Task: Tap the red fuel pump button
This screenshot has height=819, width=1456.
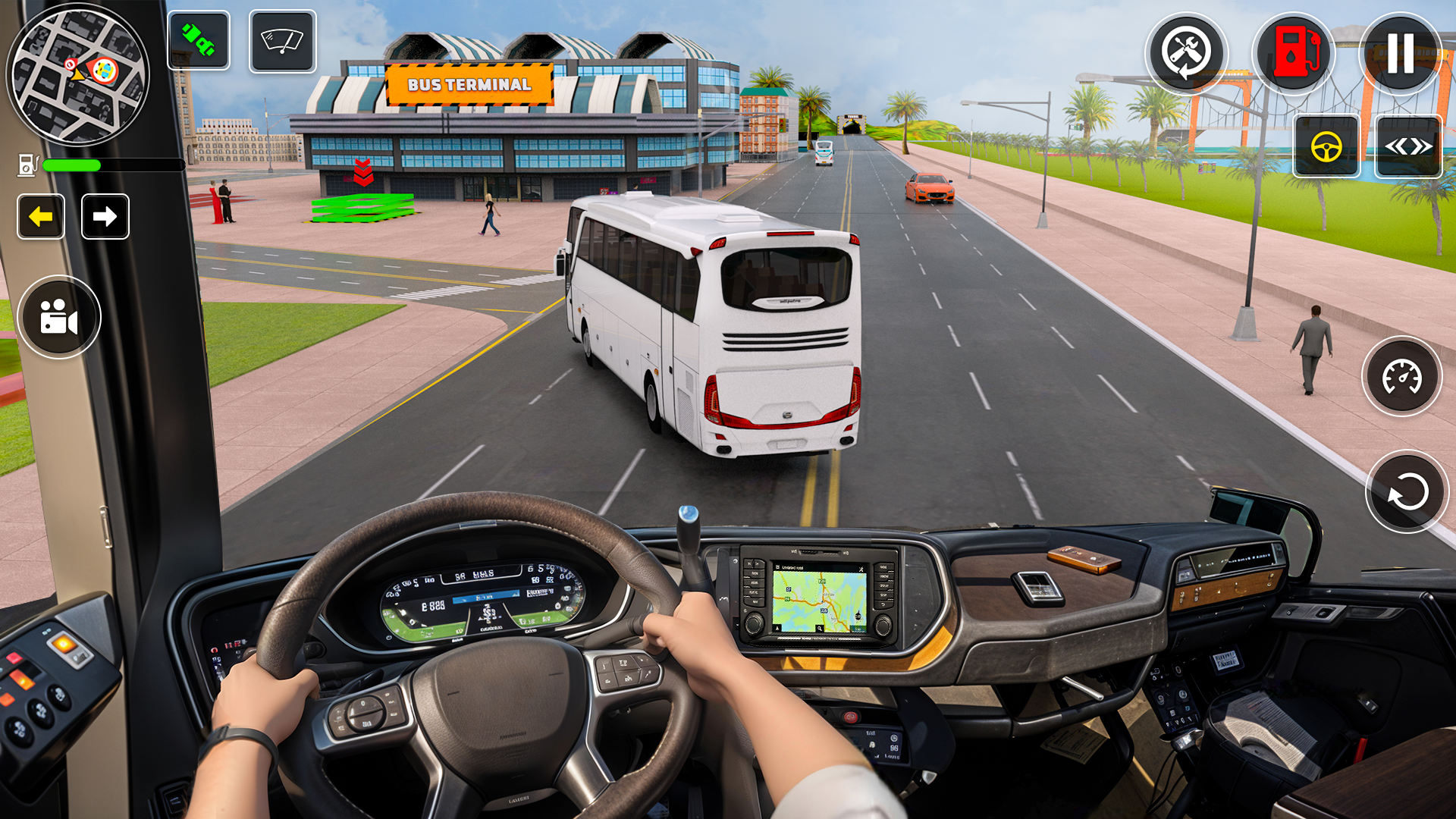Action: click(x=1294, y=53)
